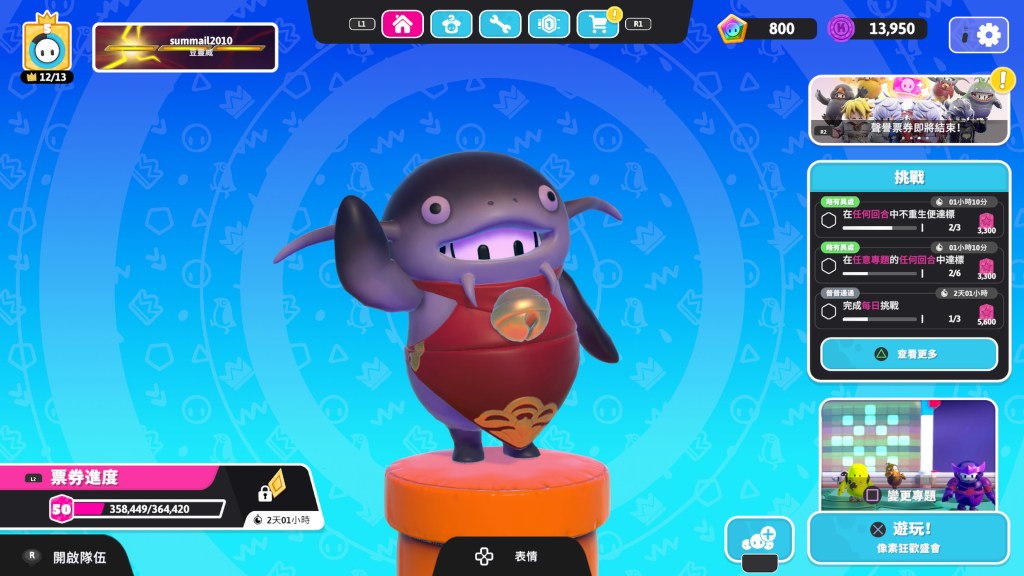Click the 遊玩! play button
Image resolution: width=1024 pixels, height=576 pixels.
pos(908,537)
